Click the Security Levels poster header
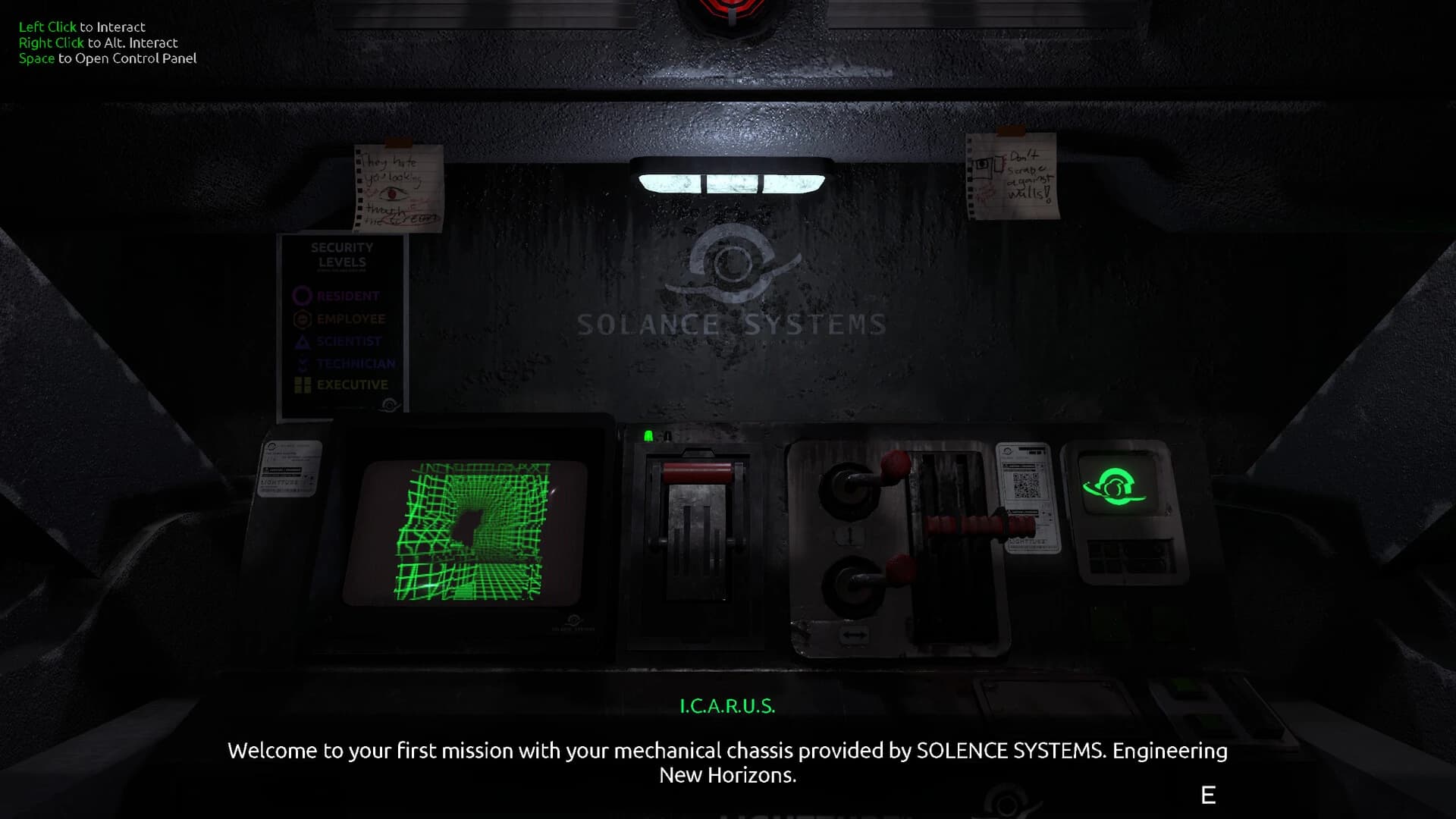Screen dimensions: 1456x819 click(342, 254)
